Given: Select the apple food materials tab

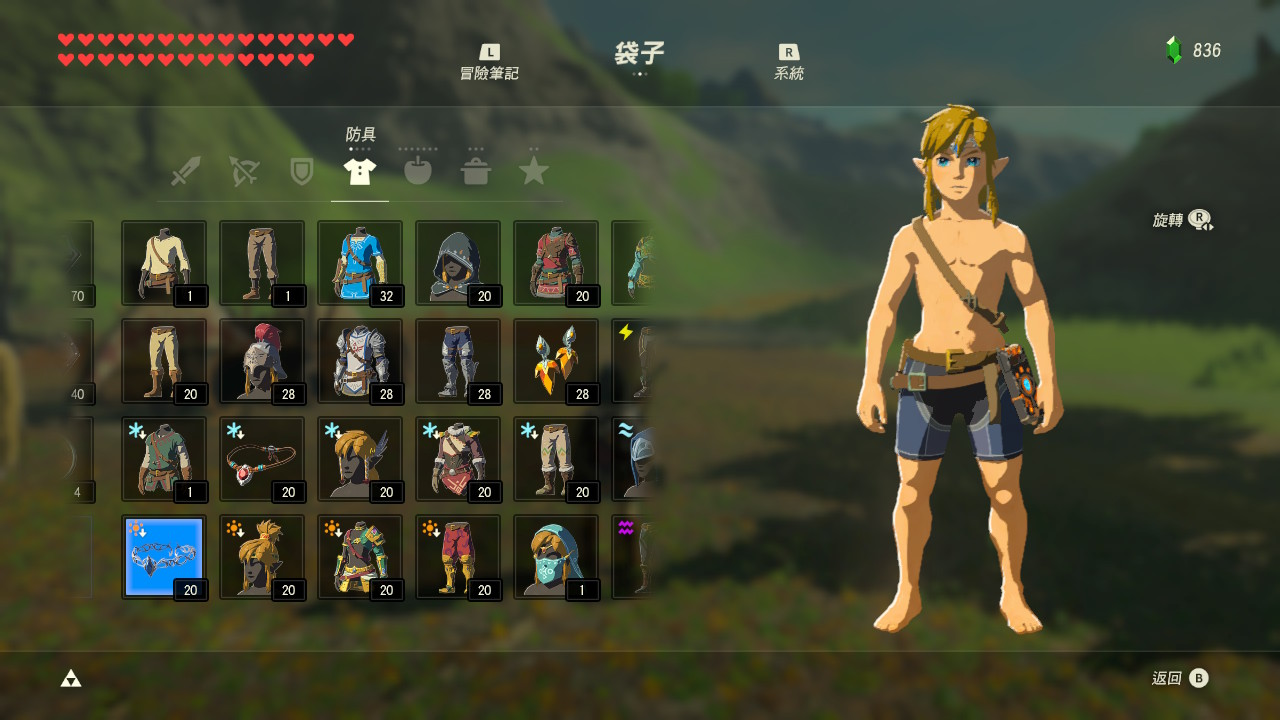Looking at the screenshot, I should click(418, 171).
